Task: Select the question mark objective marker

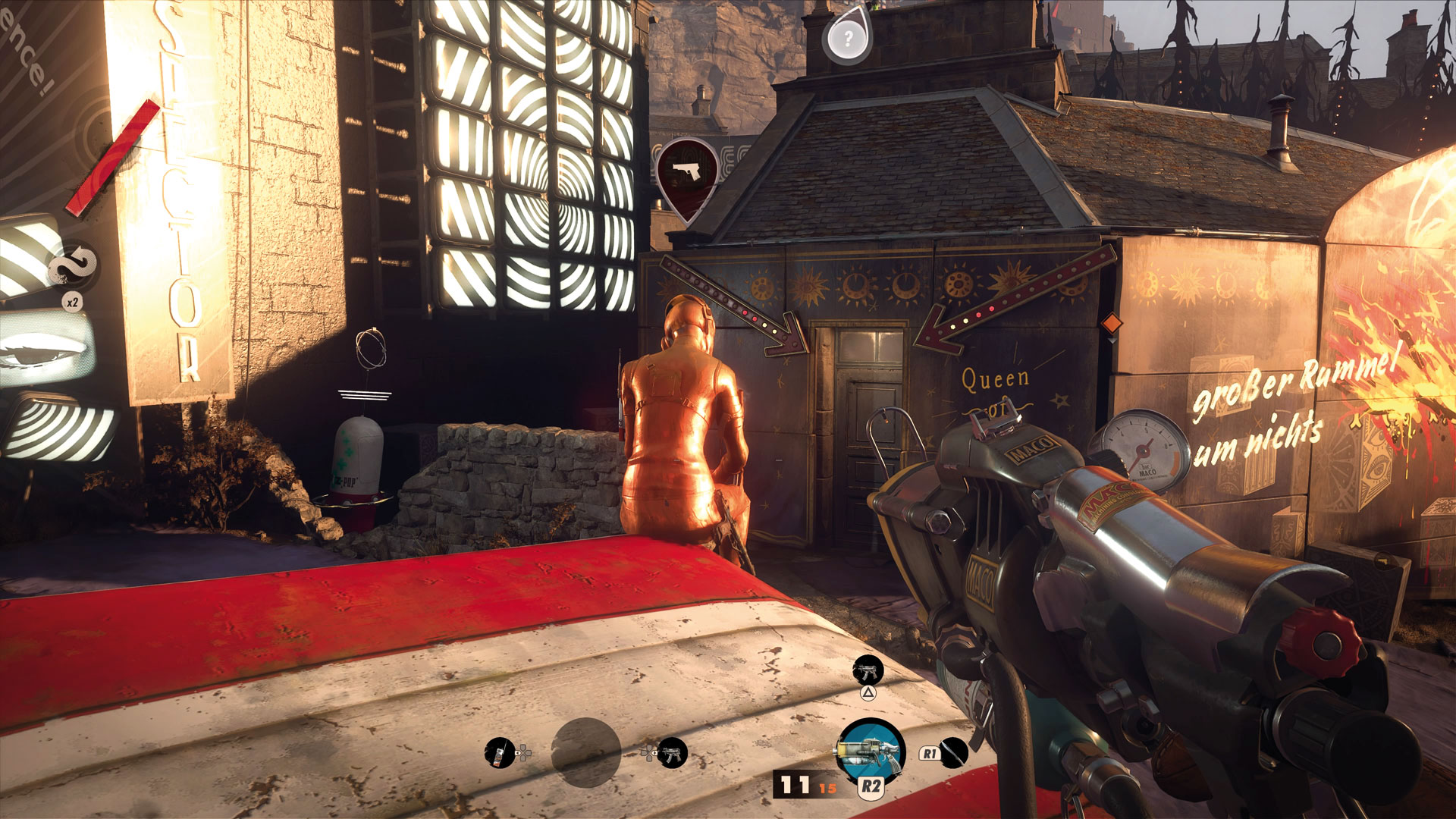Action: tap(848, 37)
